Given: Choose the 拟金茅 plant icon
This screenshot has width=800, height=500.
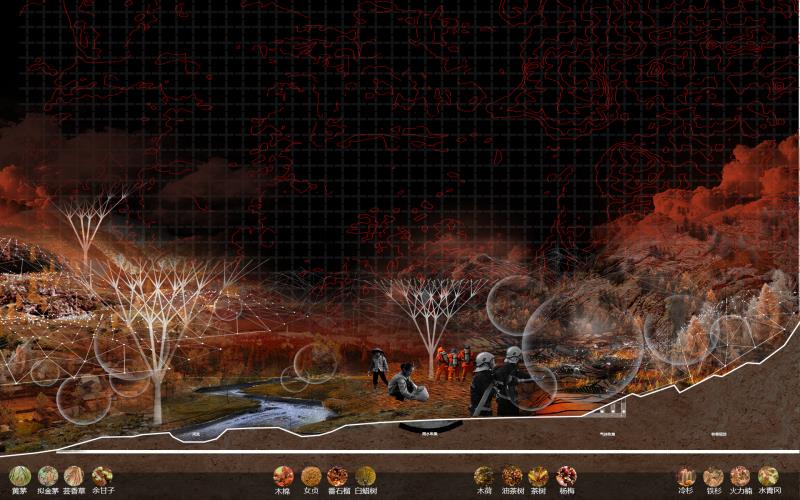Looking at the screenshot, I should point(48,476).
